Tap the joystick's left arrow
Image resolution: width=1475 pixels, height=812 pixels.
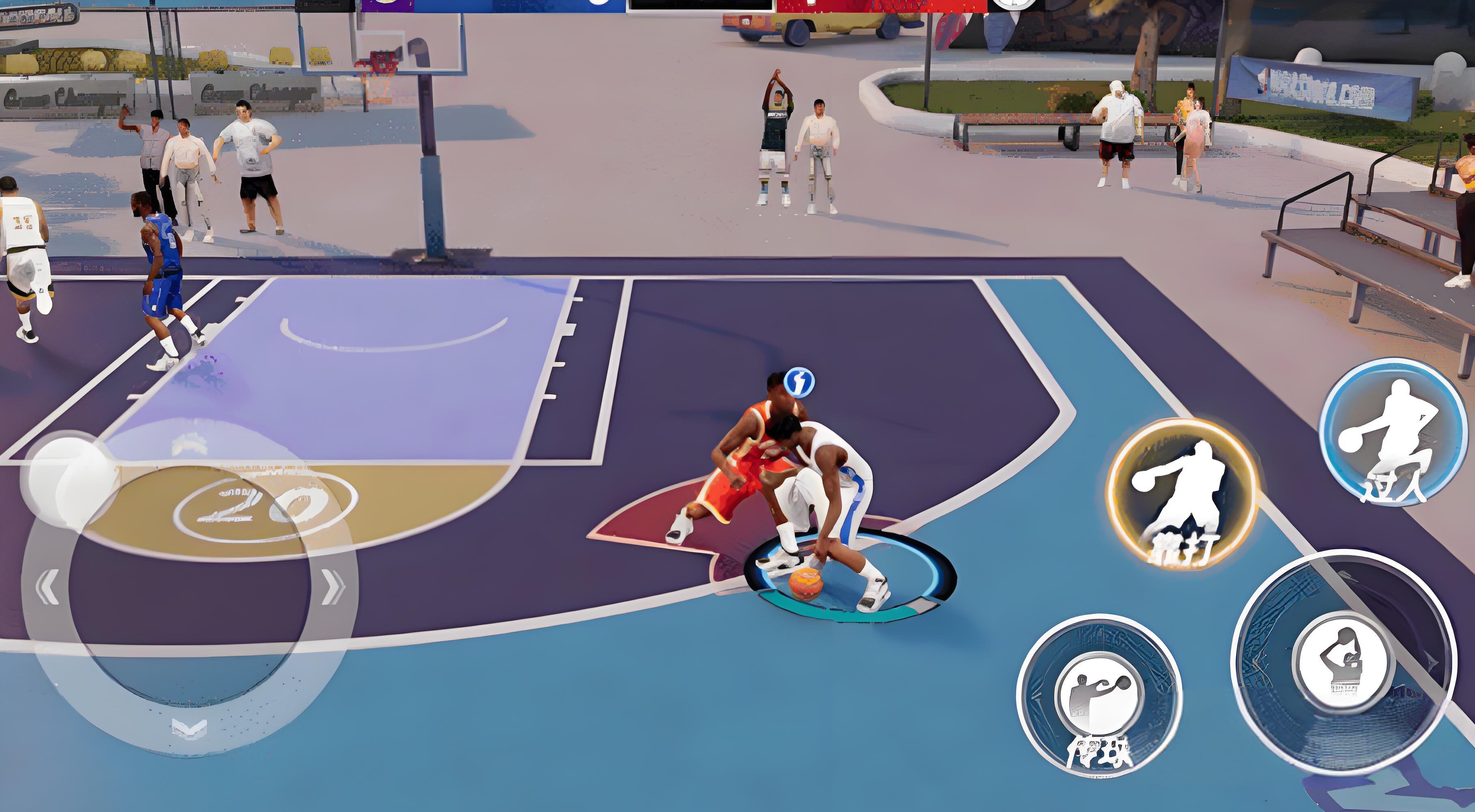click(x=46, y=587)
